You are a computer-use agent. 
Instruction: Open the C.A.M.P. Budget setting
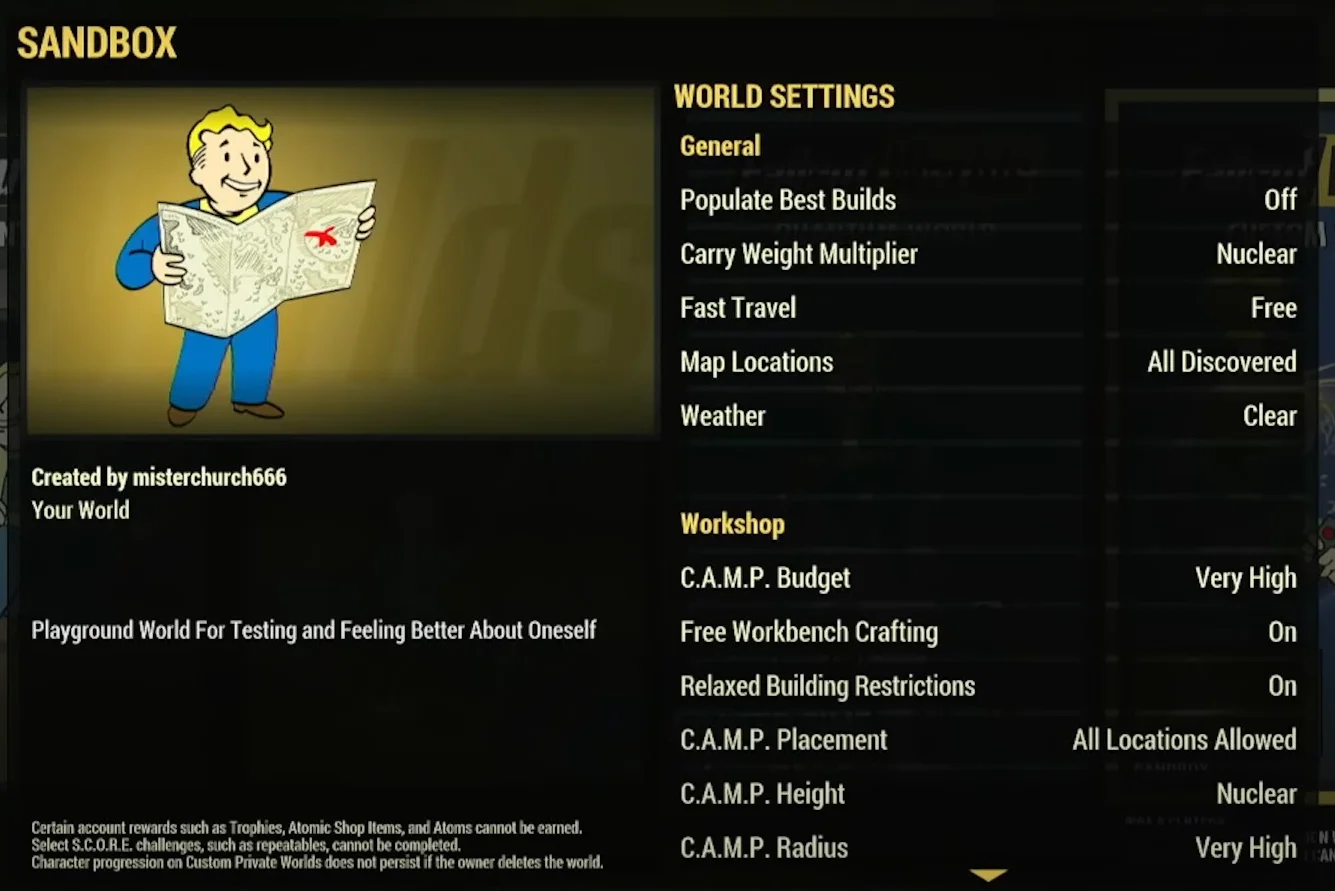click(x=988, y=578)
